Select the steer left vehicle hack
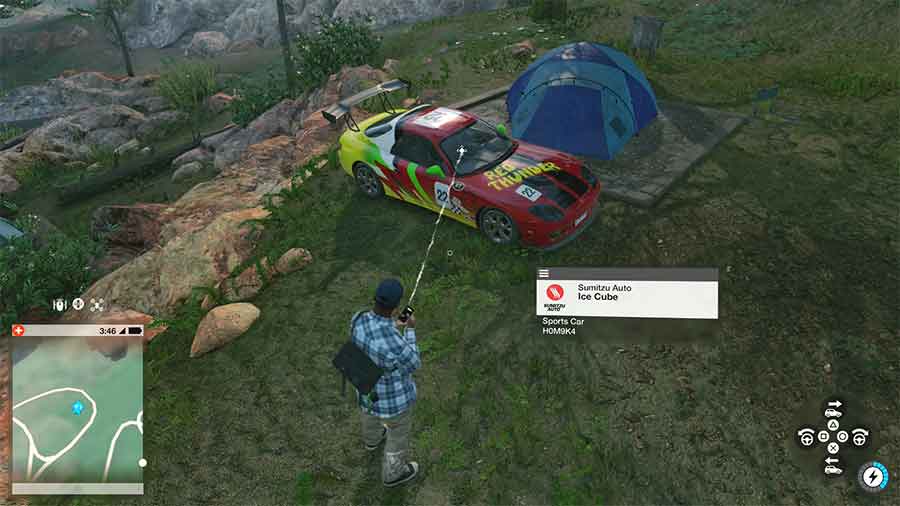Image resolution: width=900 pixels, height=506 pixels. [806, 436]
